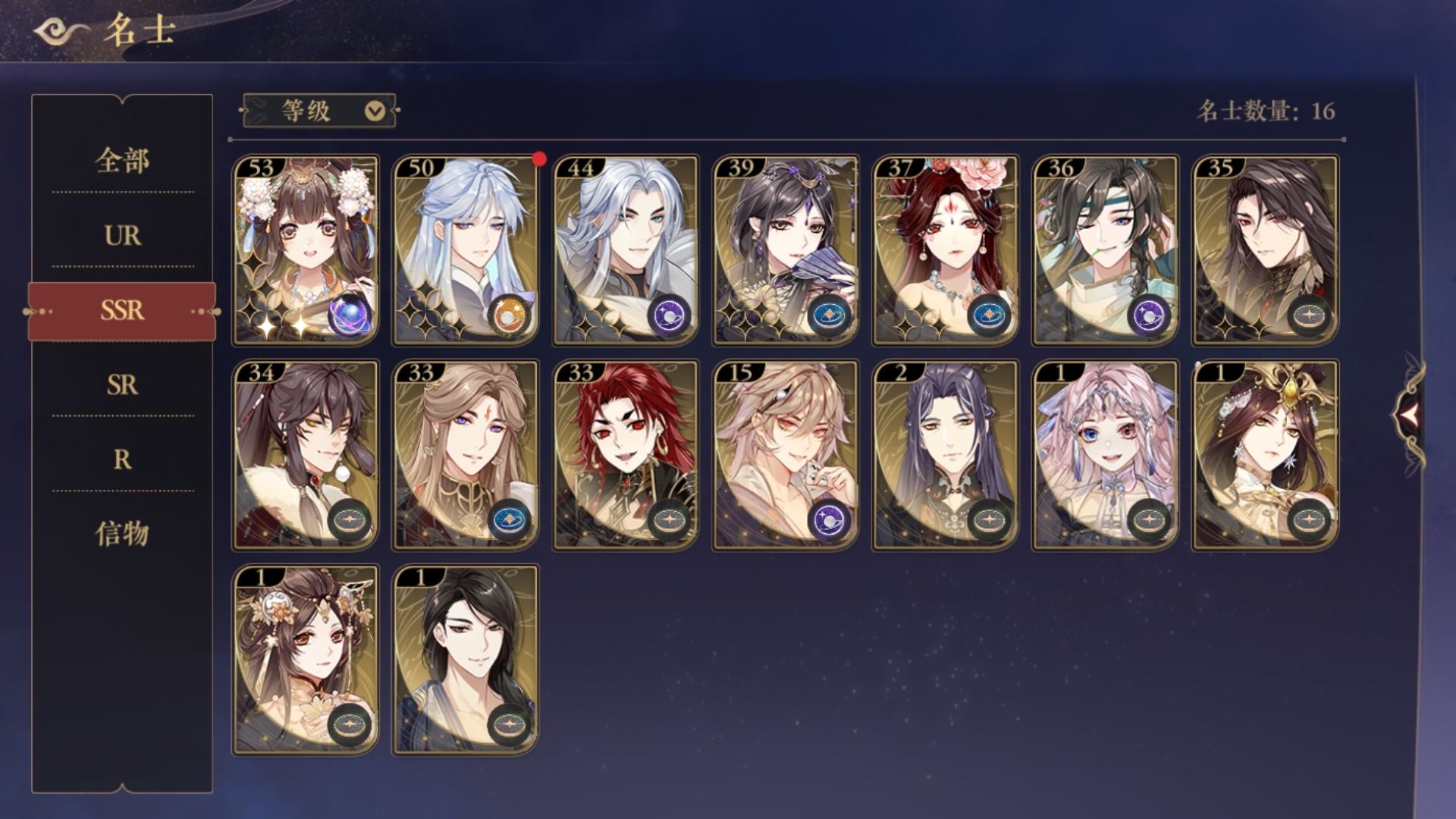The height and width of the screenshot is (819, 1456).
Task: Open the 信物 tab
Action: tap(122, 534)
